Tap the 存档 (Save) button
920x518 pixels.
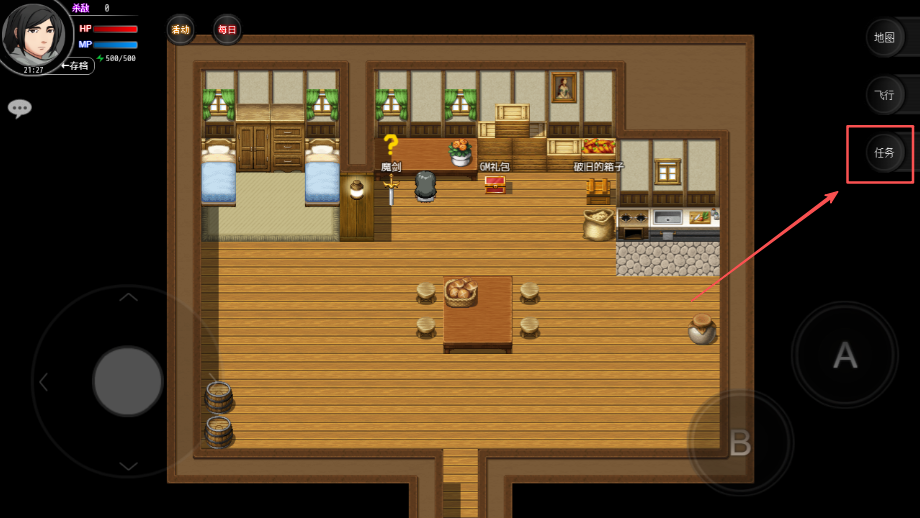click(x=76, y=66)
